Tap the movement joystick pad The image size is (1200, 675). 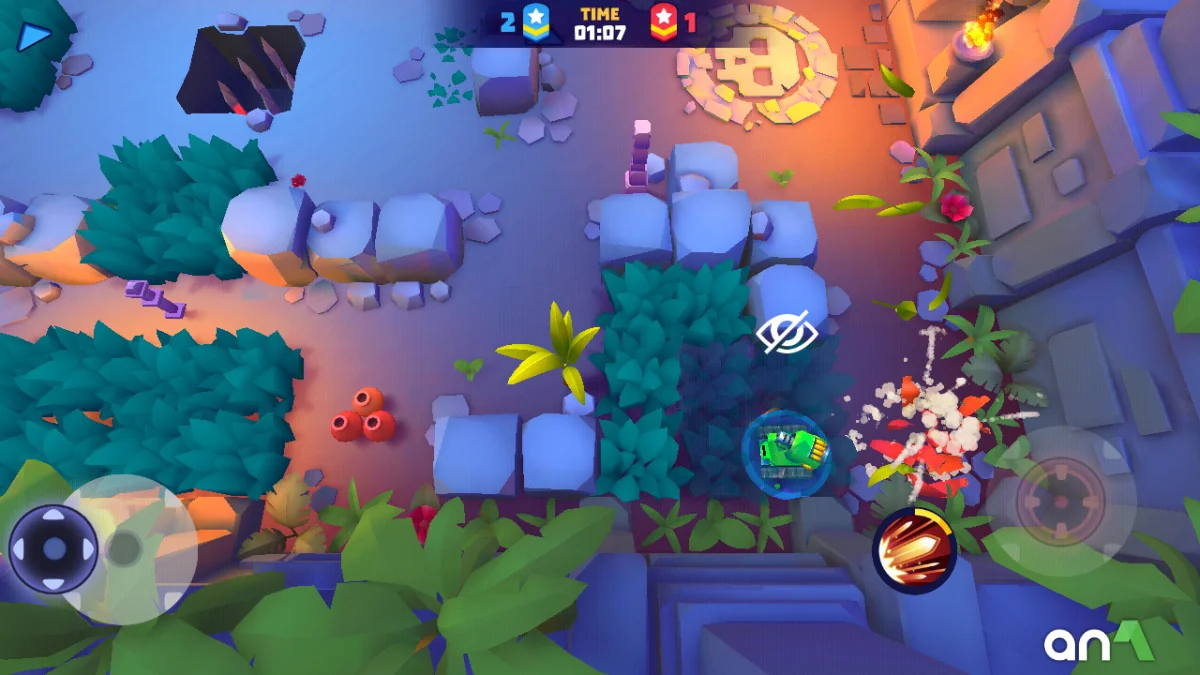tap(53, 549)
